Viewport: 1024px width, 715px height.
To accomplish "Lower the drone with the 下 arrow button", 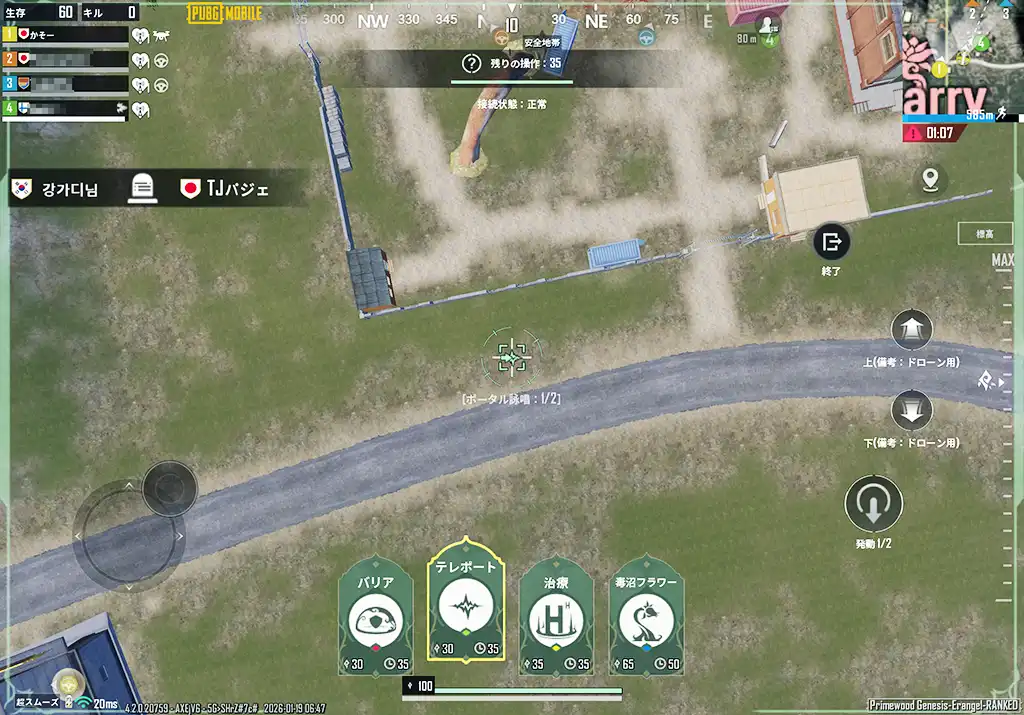I will [x=911, y=410].
